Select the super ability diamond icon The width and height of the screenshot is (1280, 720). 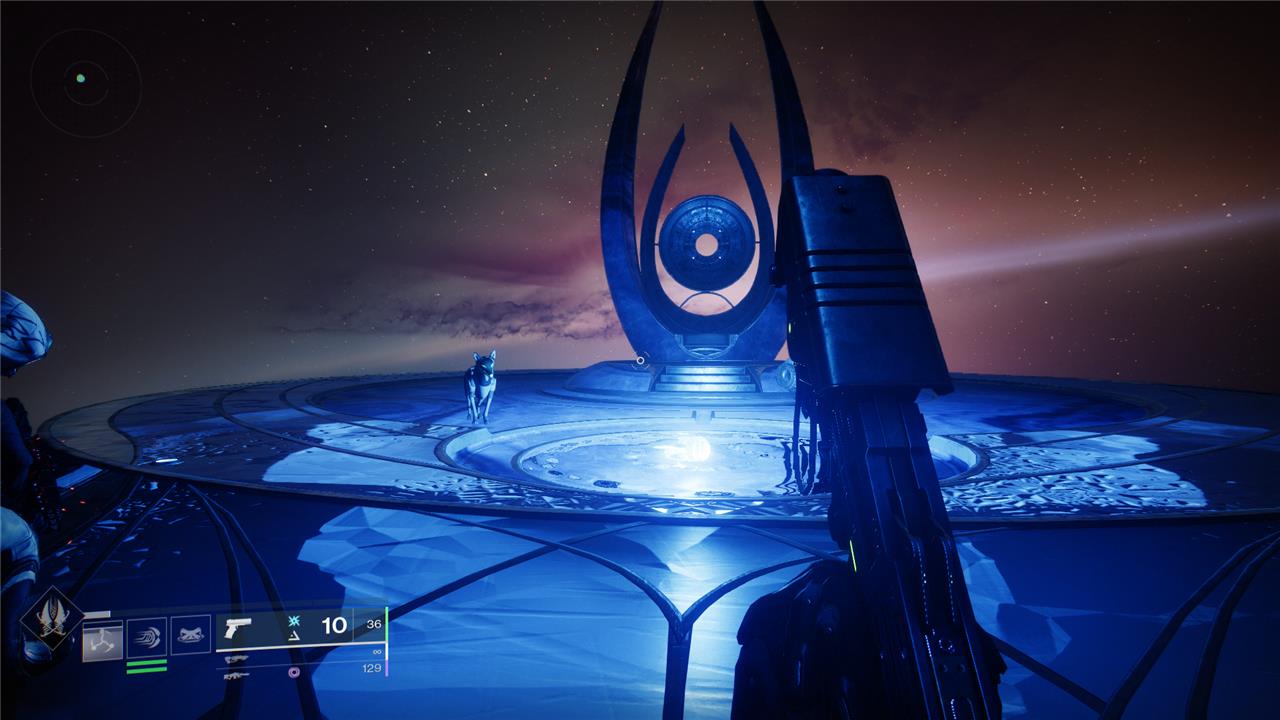(x=52, y=619)
